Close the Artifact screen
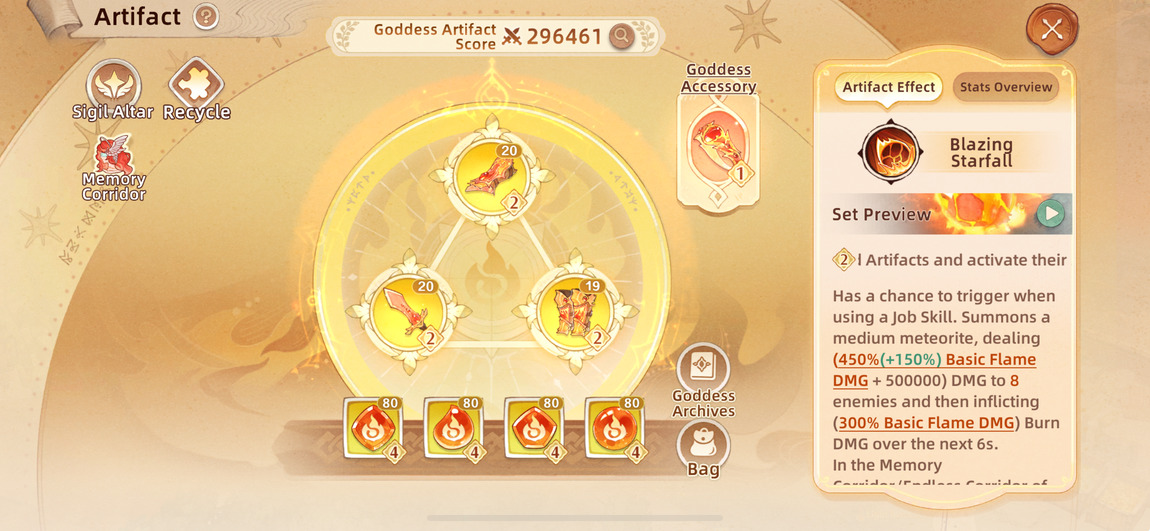Screen dimensions: 1150x531 pyautogui.click(x=1051, y=29)
